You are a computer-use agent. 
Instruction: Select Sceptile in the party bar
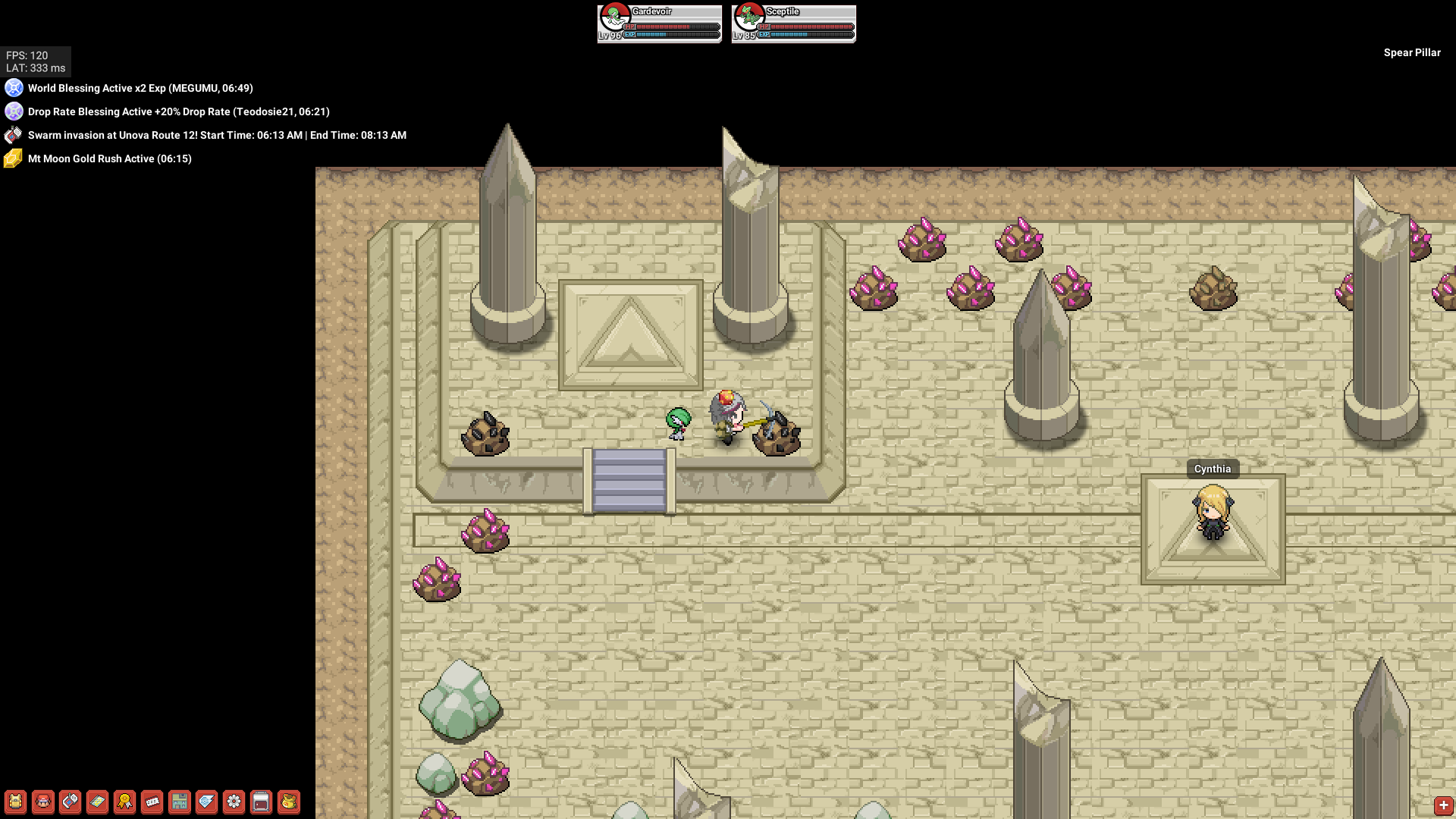(793, 24)
